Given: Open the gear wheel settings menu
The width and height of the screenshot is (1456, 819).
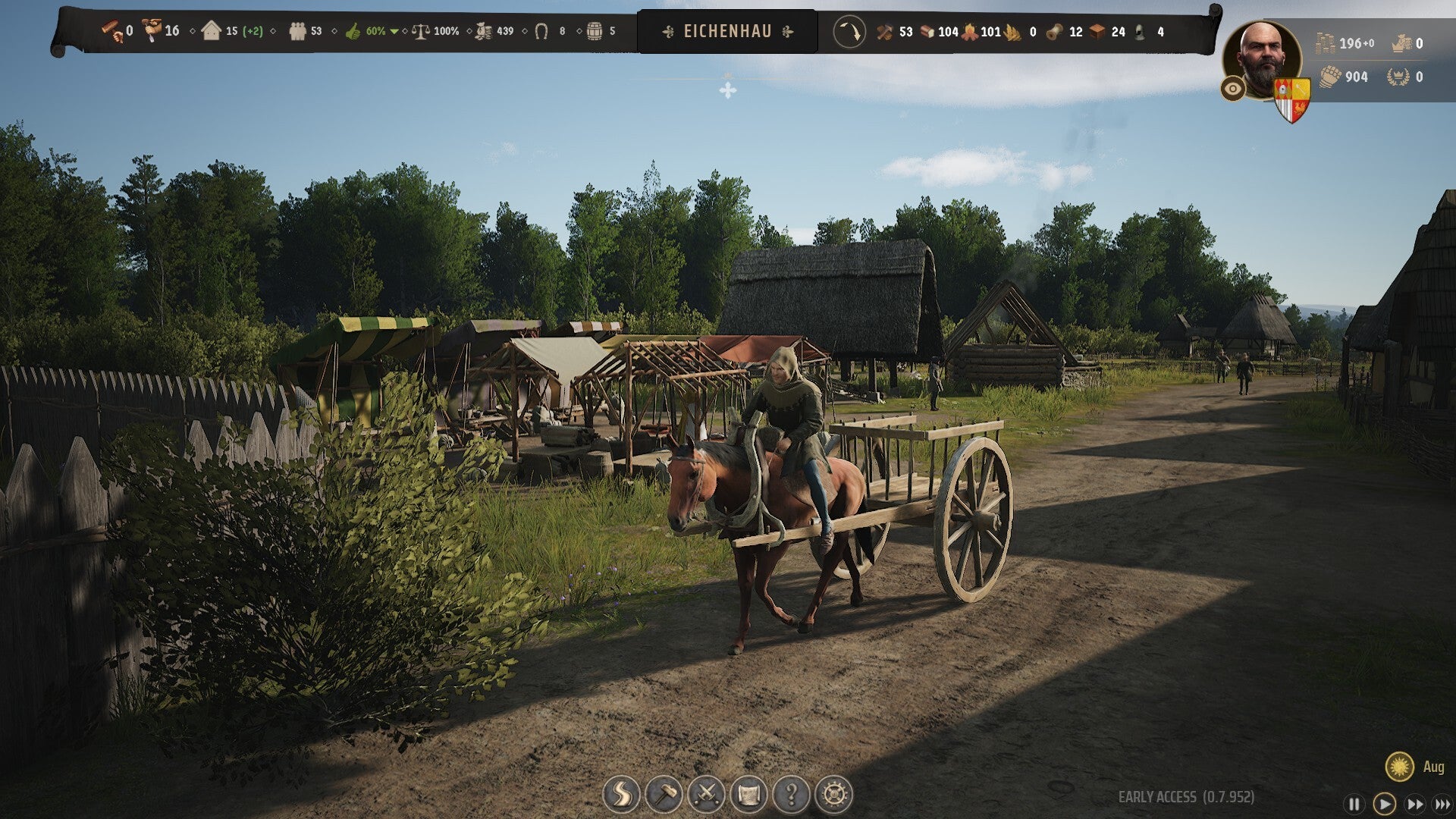Looking at the screenshot, I should coord(833,795).
